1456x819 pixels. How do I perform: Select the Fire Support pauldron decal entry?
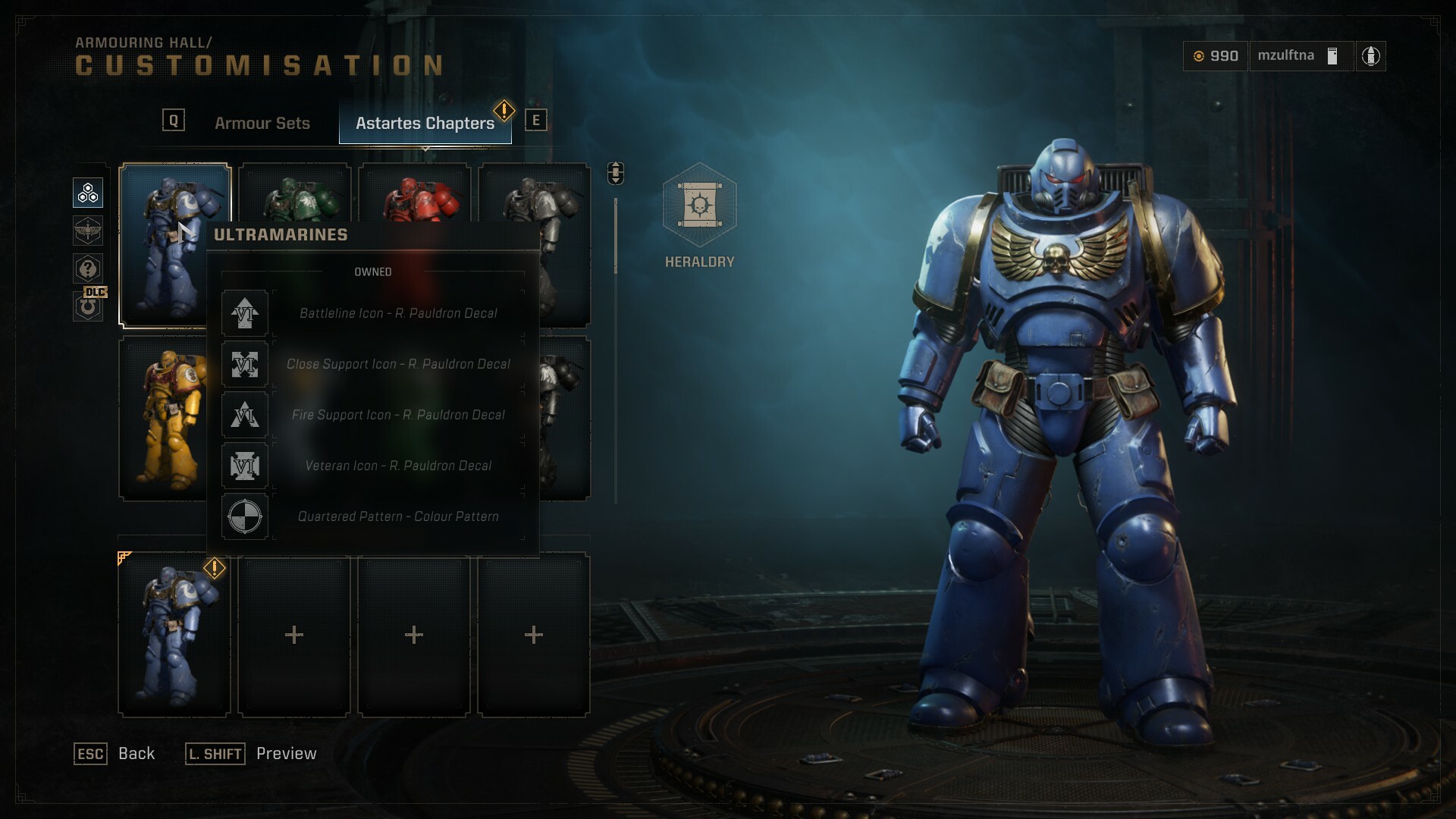click(397, 415)
